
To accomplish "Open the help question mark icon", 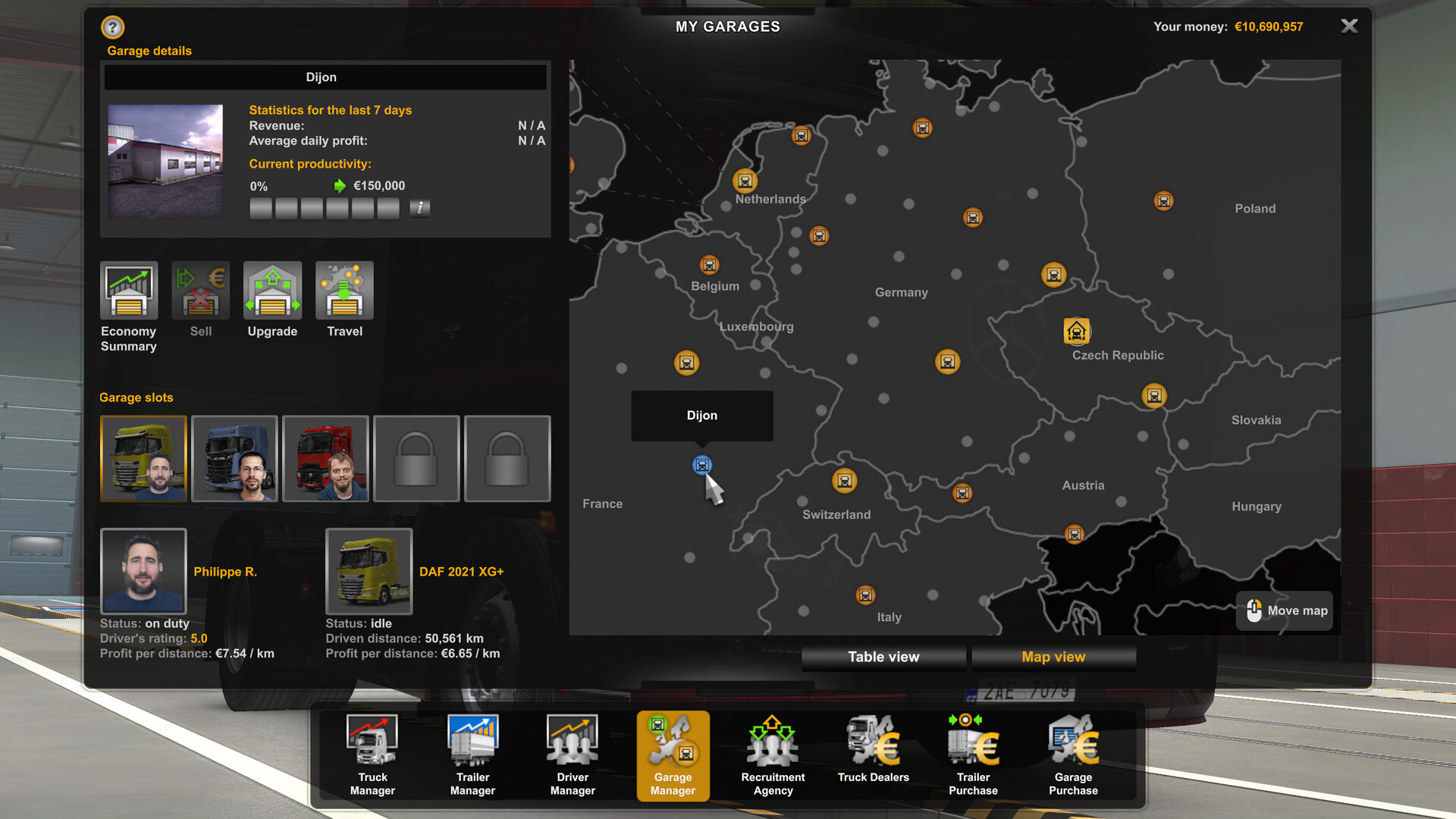I will coord(111,27).
